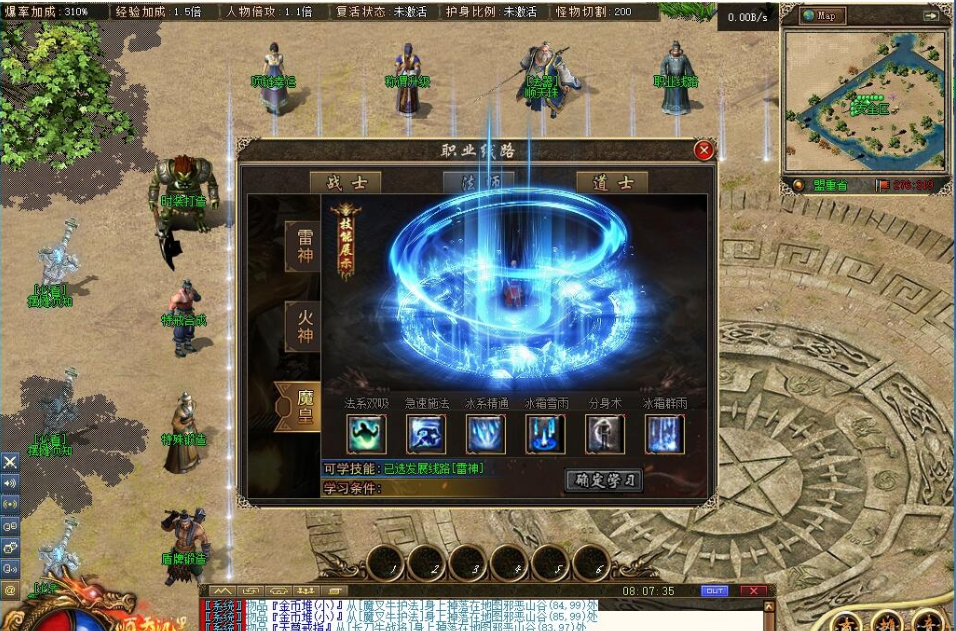This screenshot has height=631, width=956.
Task: Click the @ icon in left sidebar
Action: [10, 590]
